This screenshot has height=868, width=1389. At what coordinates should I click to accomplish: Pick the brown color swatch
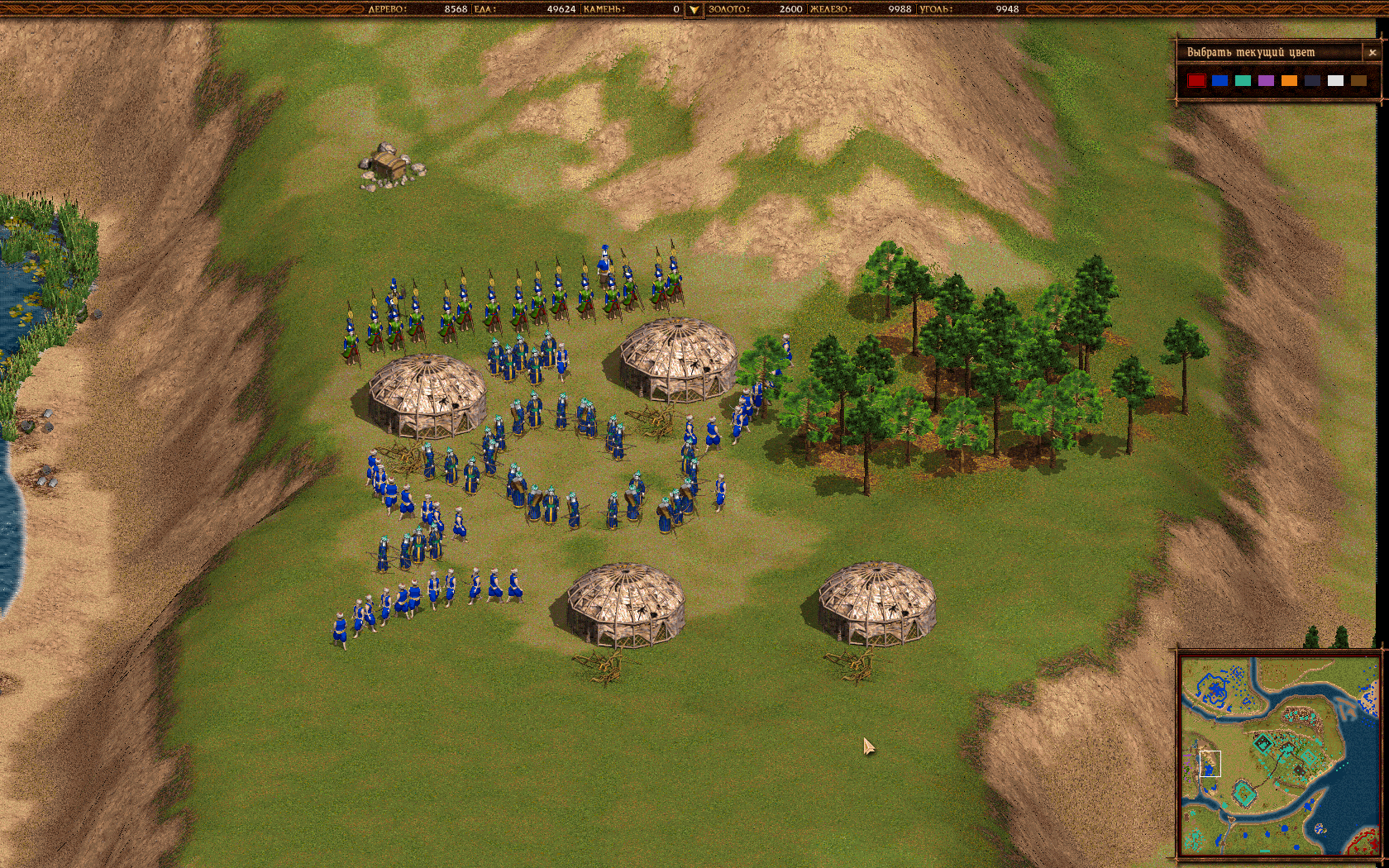point(1358,80)
